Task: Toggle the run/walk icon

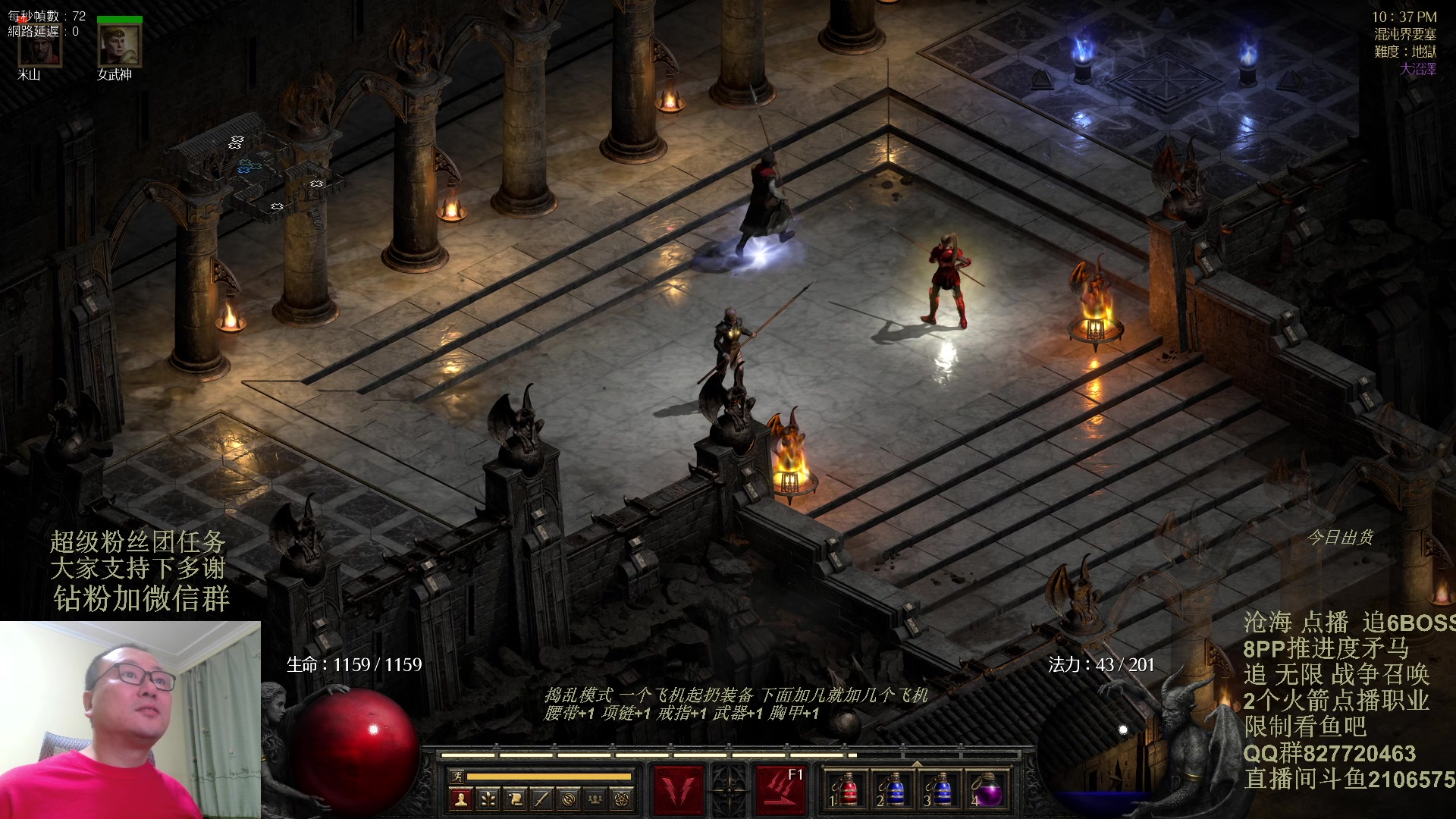Action: coord(457,776)
